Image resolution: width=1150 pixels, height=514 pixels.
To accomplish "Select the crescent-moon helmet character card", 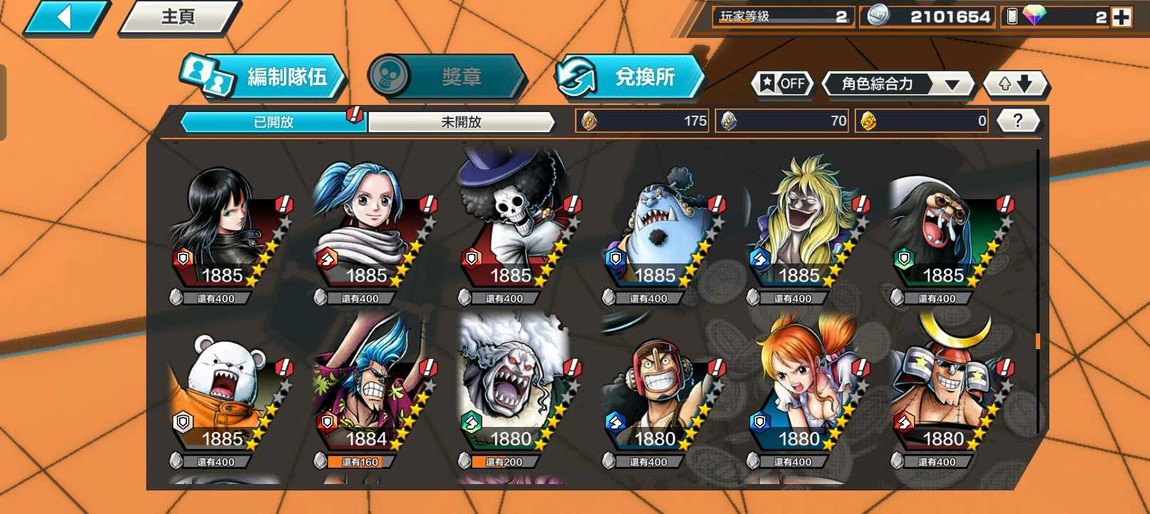I will tap(942, 397).
